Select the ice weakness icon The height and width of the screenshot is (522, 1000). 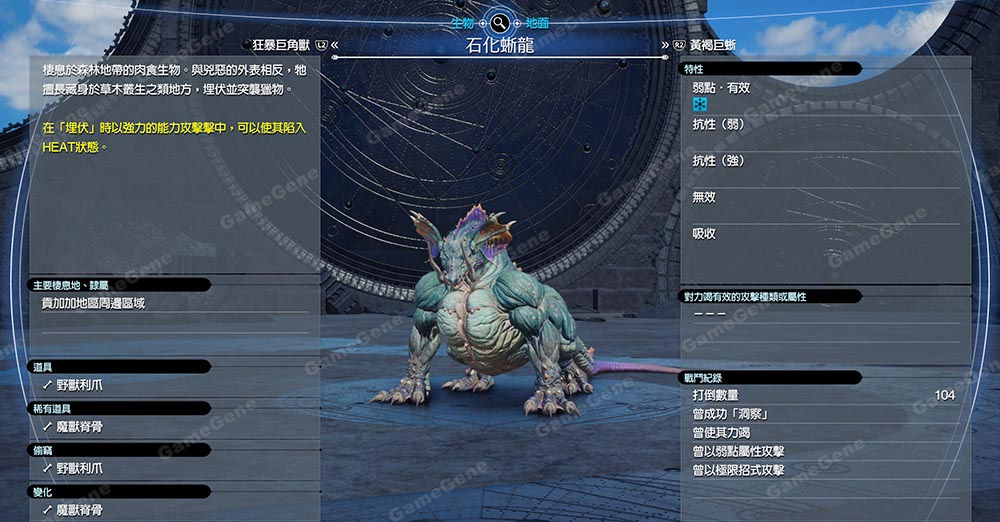700,105
